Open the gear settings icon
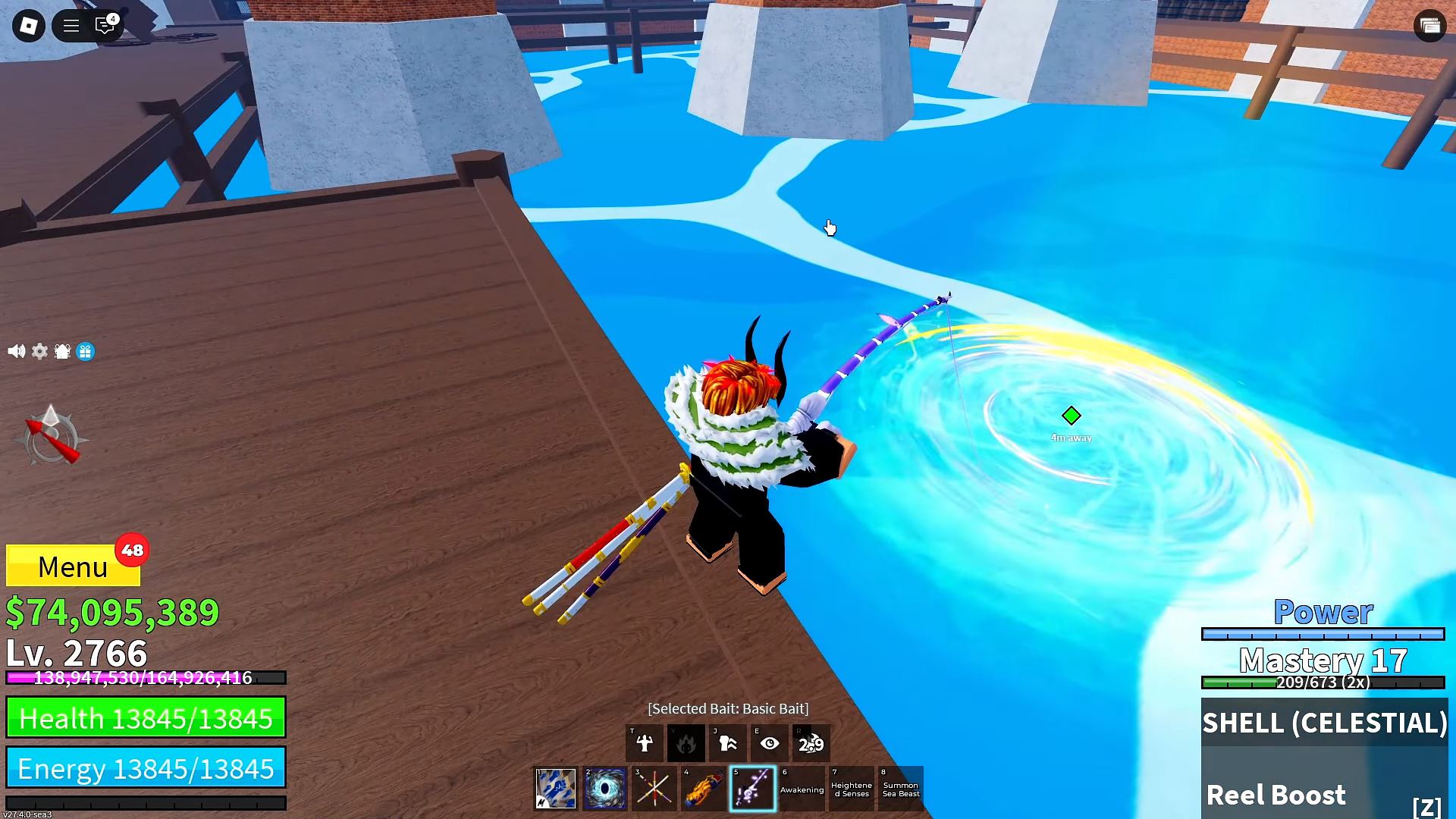This screenshot has height=819, width=1456. click(x=39, y=351)
